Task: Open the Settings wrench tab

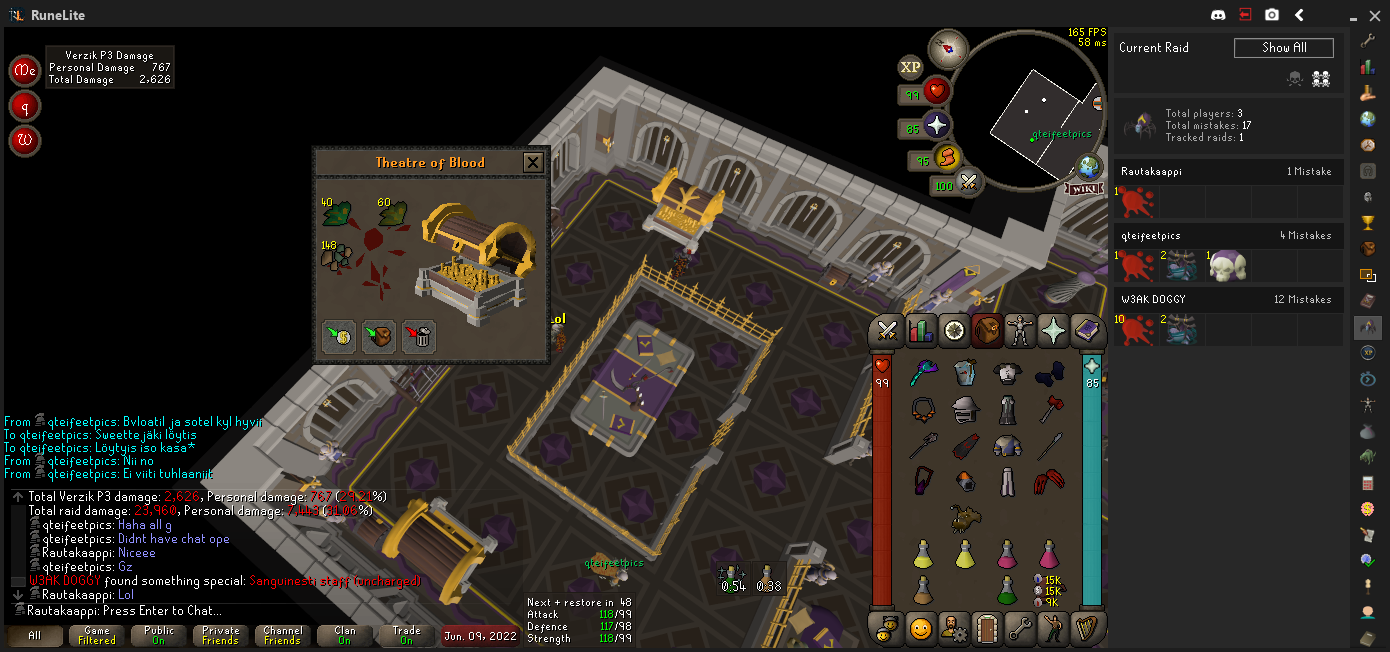Action: pyautogui.click(x=1020, y=628)
